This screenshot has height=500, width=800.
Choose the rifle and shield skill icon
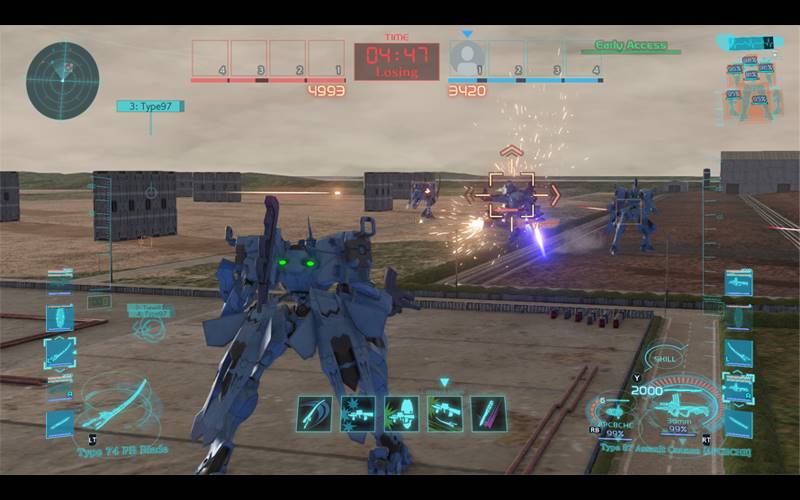pos(401,413)
